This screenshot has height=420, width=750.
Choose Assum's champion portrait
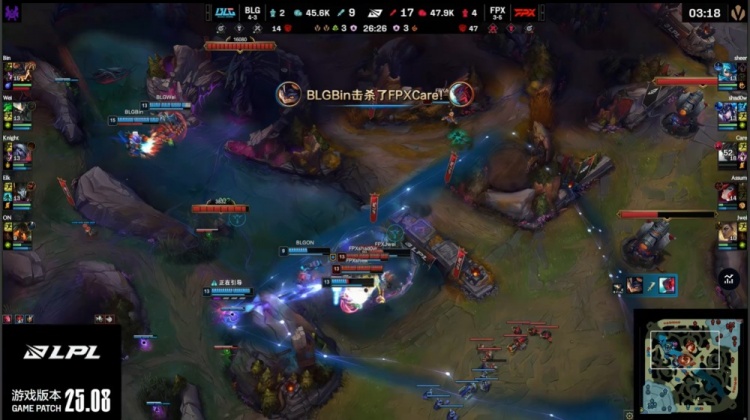pos(729,192)
